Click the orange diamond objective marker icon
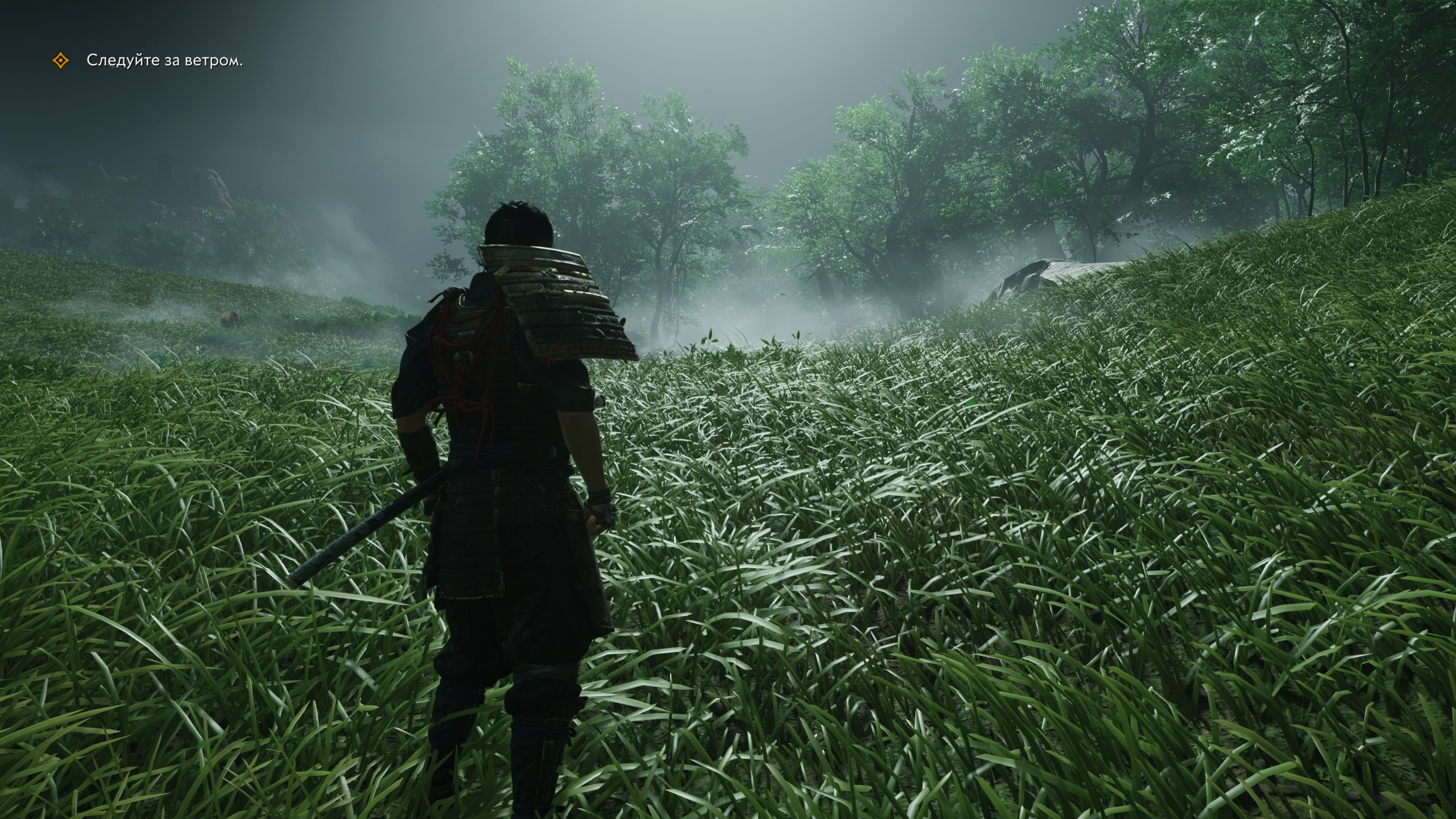Image resolution: width=1456 pixels, height=819 pixels. (x=60, y=61)
